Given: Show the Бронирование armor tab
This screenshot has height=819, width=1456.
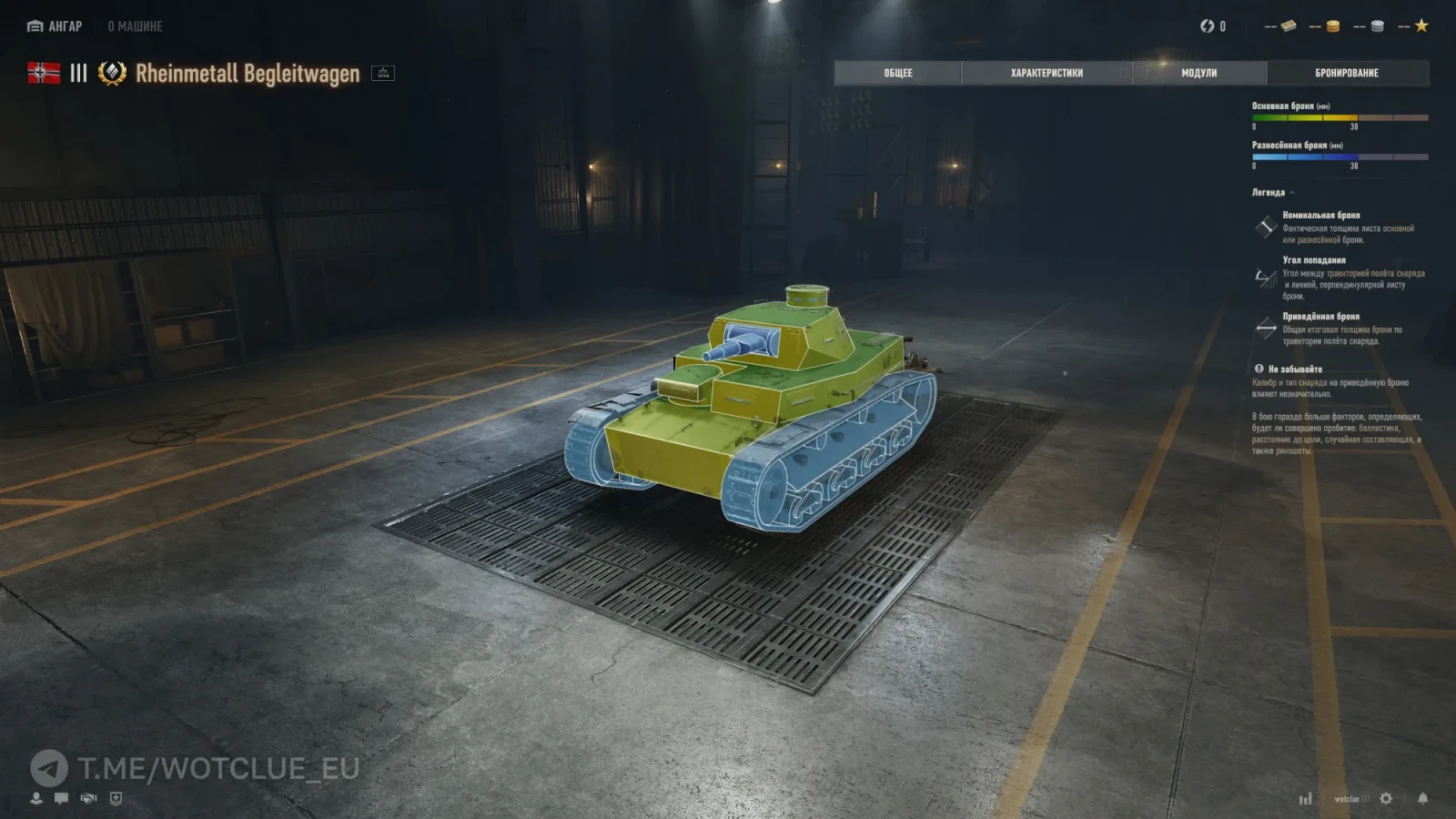Looking at the screenshot, I should pos(1347,73).
